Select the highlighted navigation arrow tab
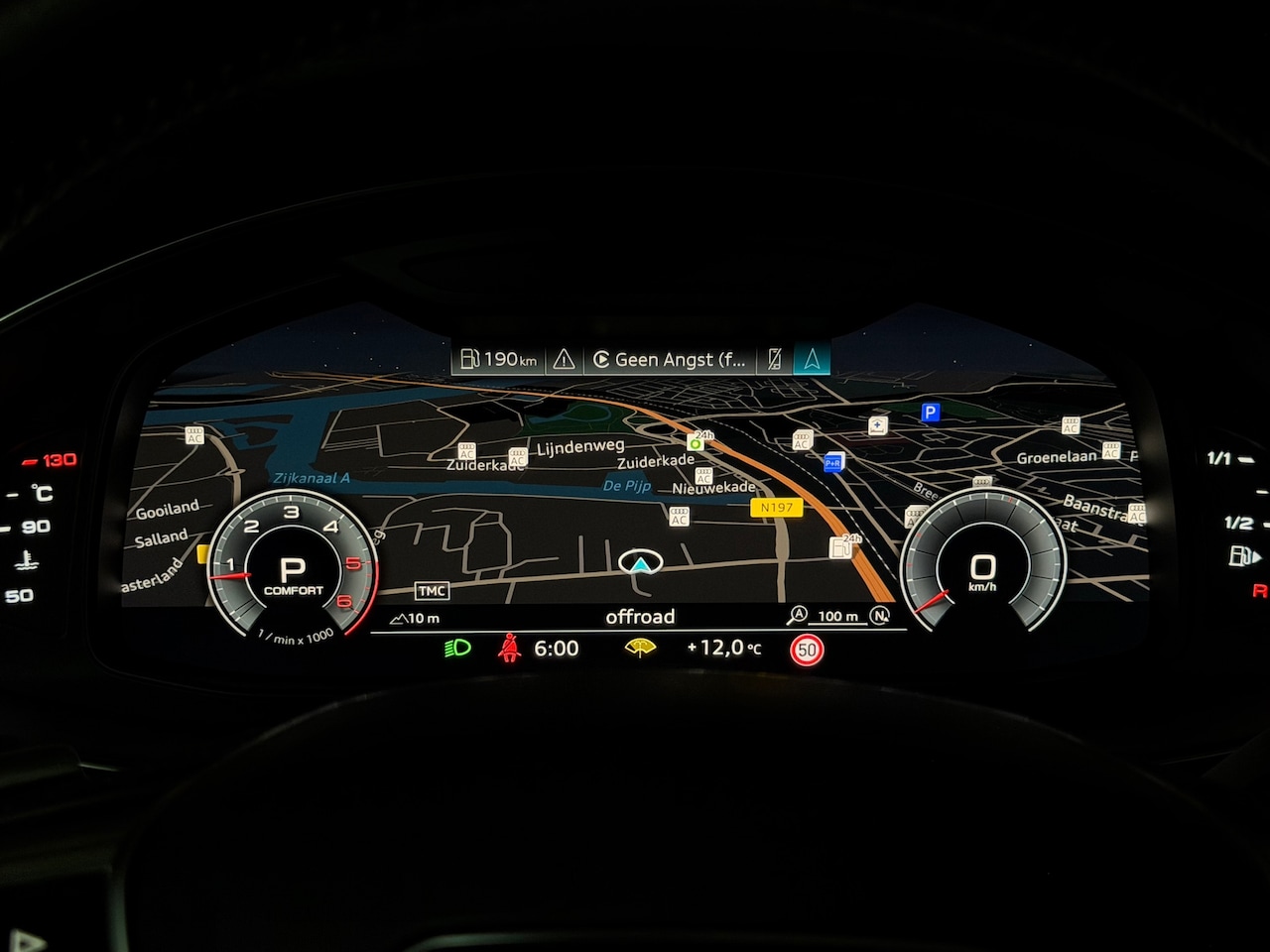Viewport: 1270px width, 952px height. 812,359
